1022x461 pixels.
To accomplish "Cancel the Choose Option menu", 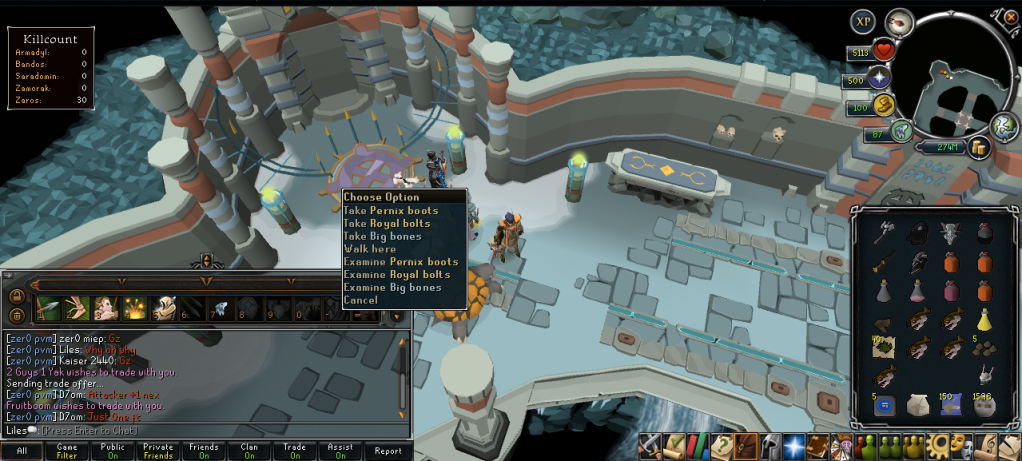I will [x=361, y=300].
